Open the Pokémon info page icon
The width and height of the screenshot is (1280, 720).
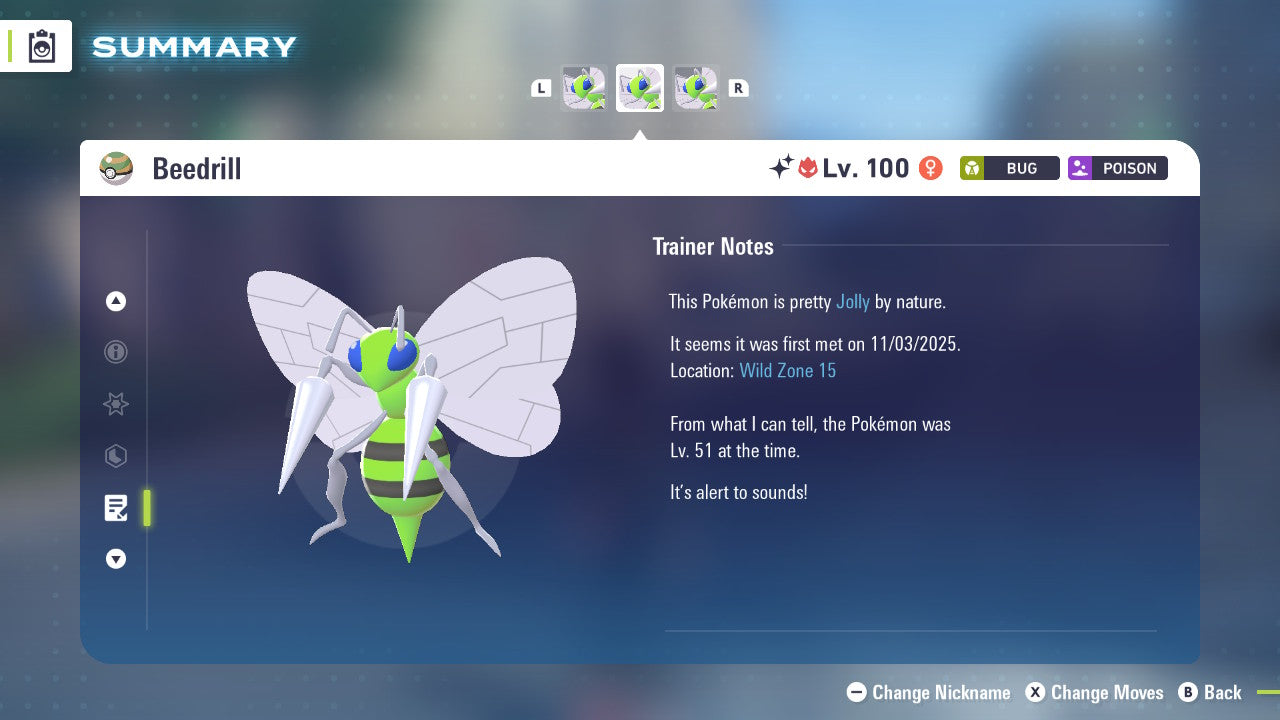pyautogui.click(x=115, y=352)
